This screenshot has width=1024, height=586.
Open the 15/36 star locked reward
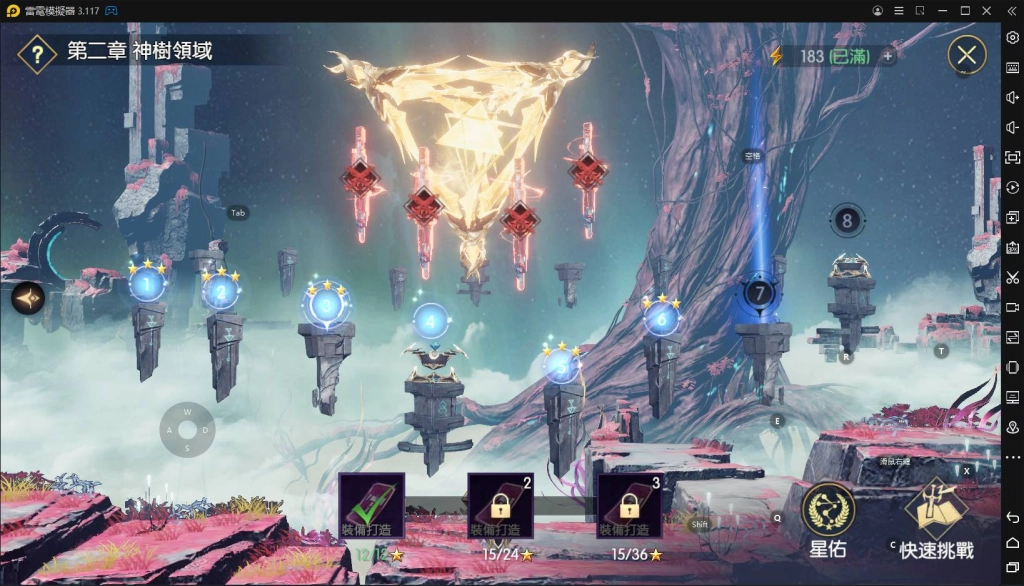pyautogui.click(x=629, y=506)
